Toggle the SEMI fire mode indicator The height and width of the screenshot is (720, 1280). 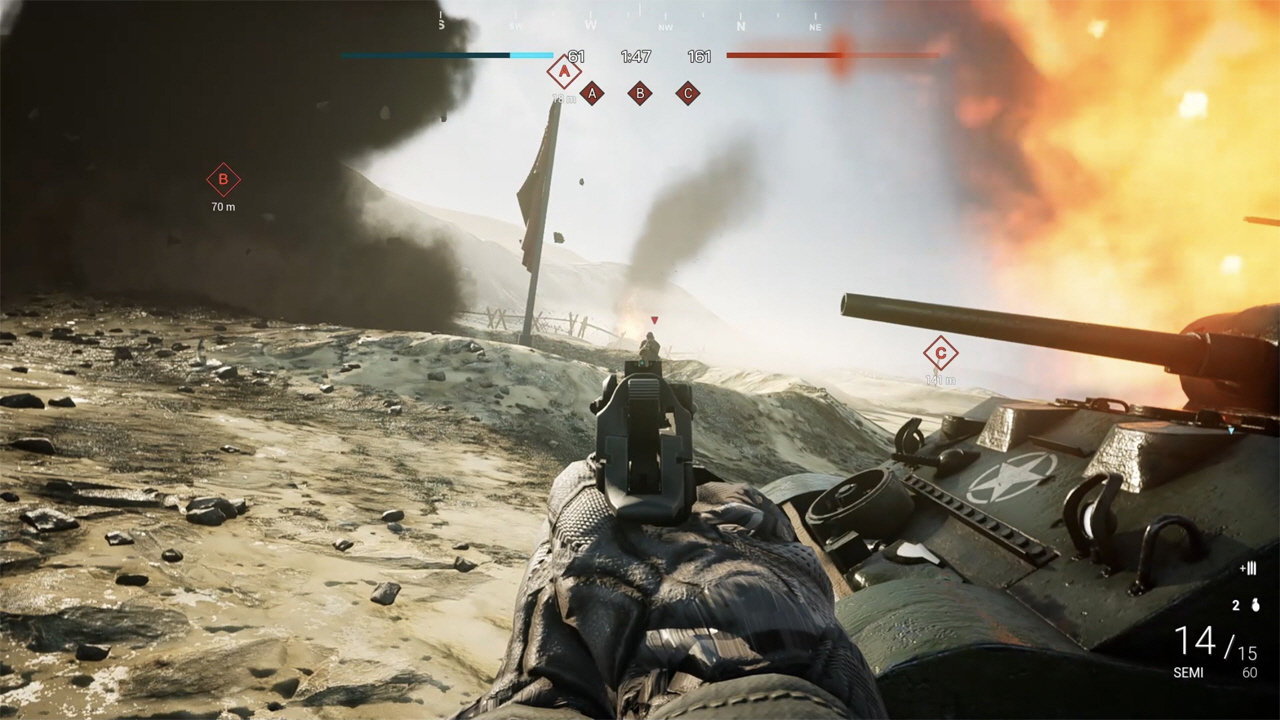click(1188, 671)
